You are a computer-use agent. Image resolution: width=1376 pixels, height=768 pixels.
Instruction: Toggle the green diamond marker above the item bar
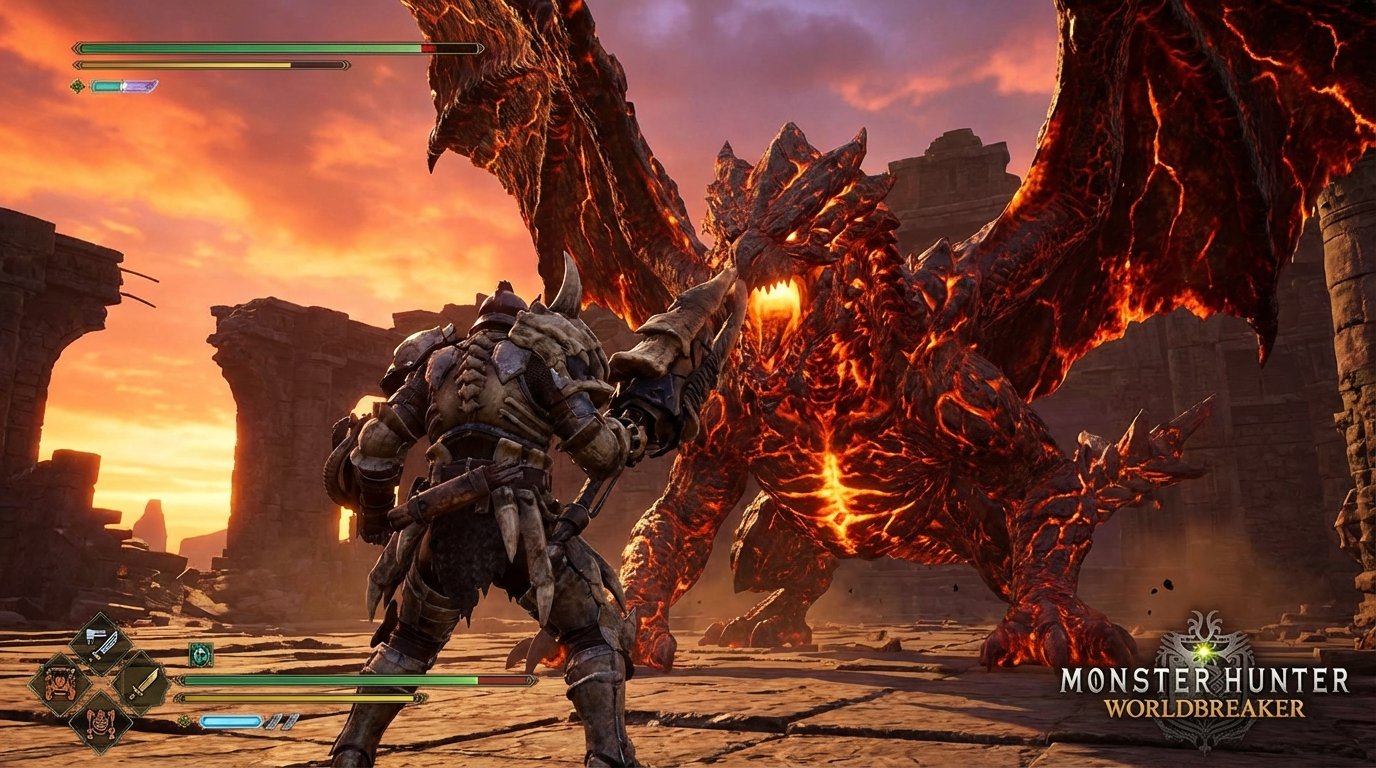coord(77,87)
